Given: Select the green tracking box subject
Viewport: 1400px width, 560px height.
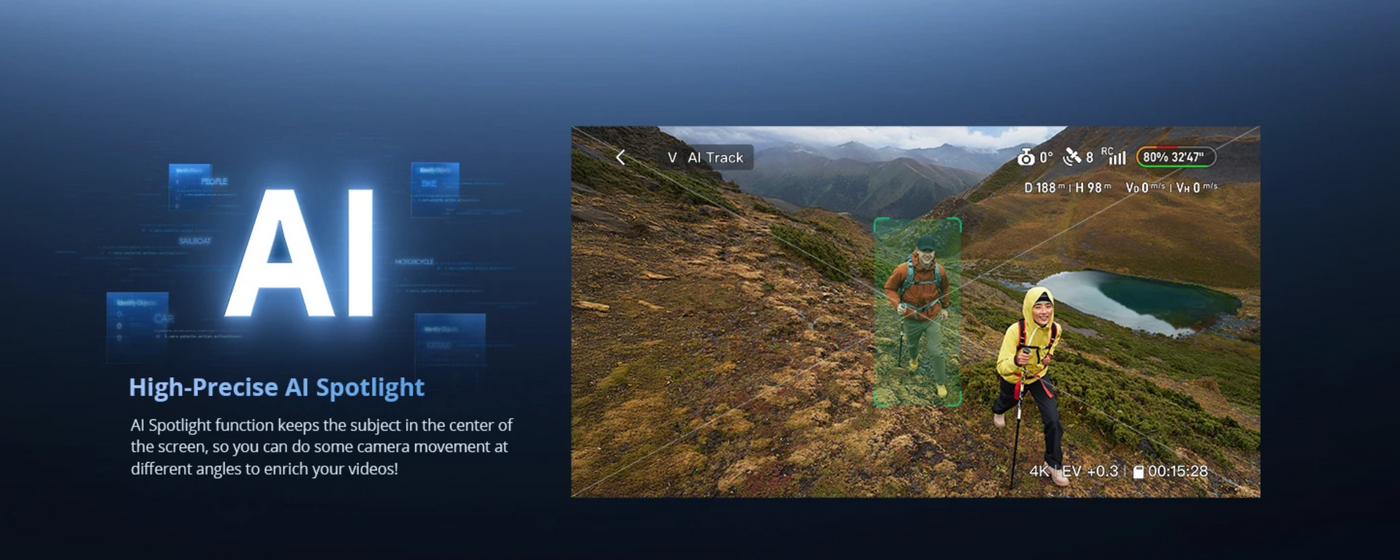Looking at the screenshot, I should coord(917,312).
